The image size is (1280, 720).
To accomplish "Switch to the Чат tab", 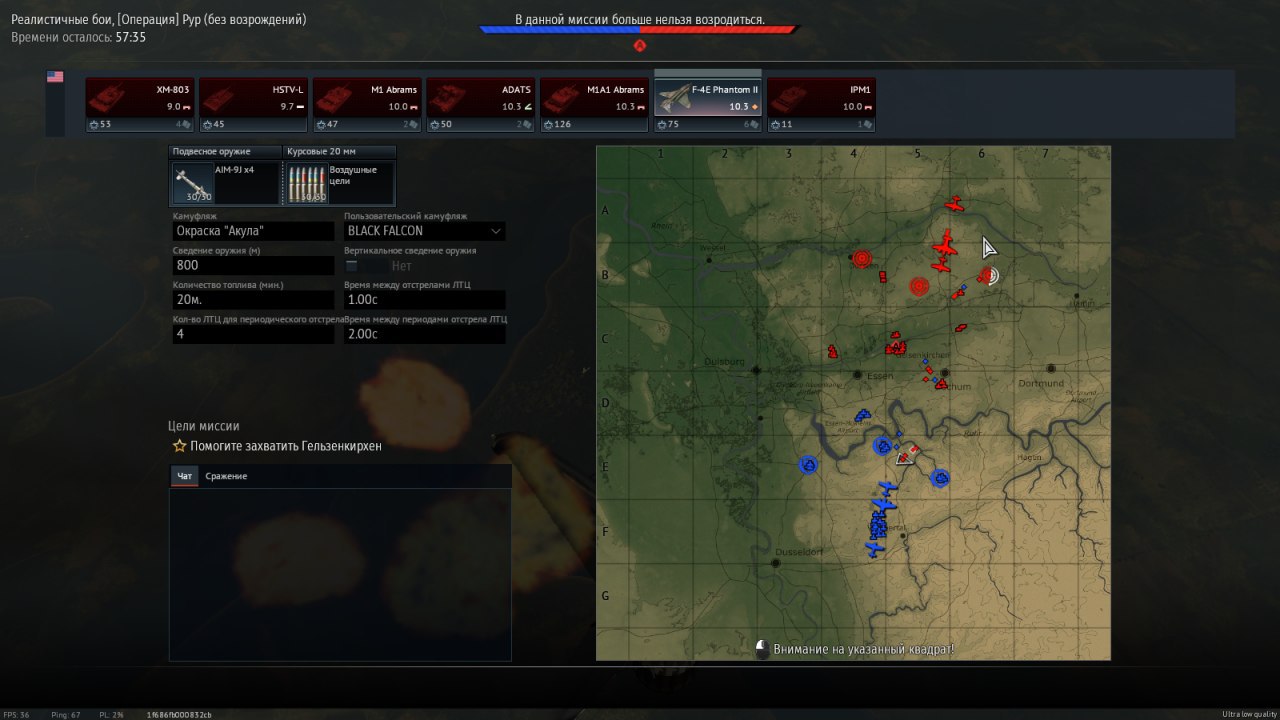I will [x=184, y=476].
